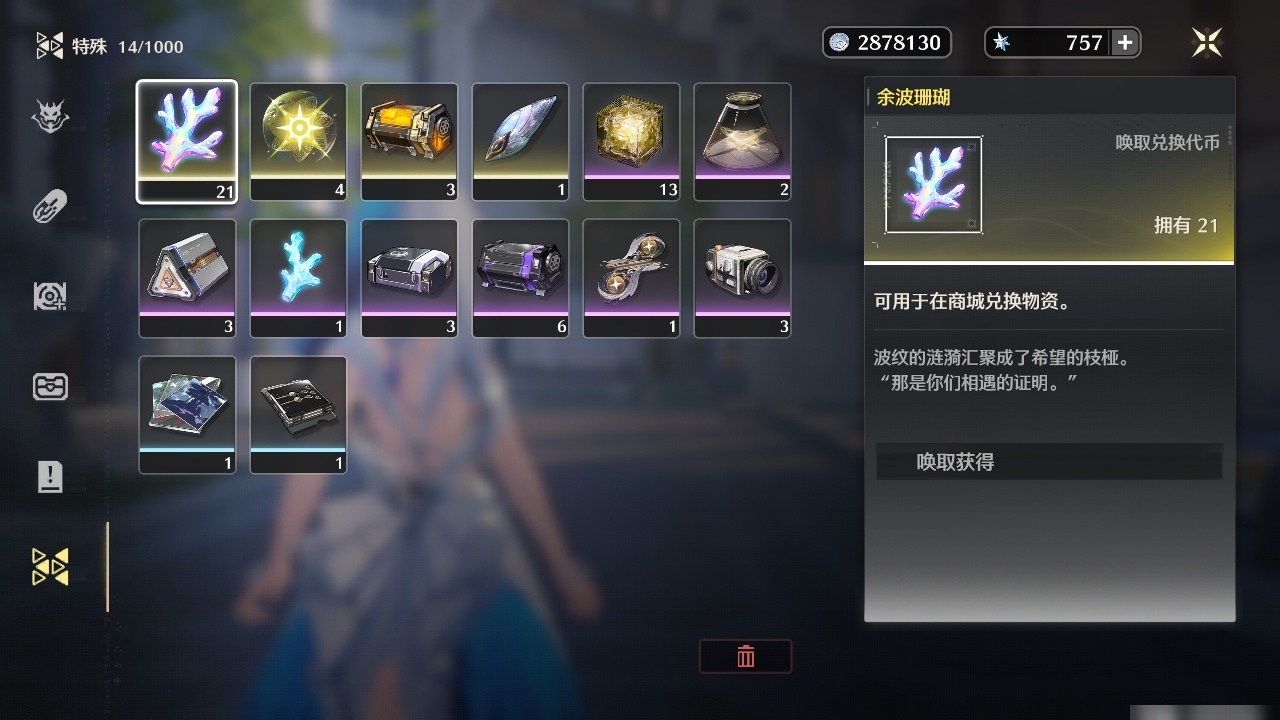The width and height of the screenshot is (1280, 720).
Task: Open the valuables chest category icon
Action: [50, 386]
